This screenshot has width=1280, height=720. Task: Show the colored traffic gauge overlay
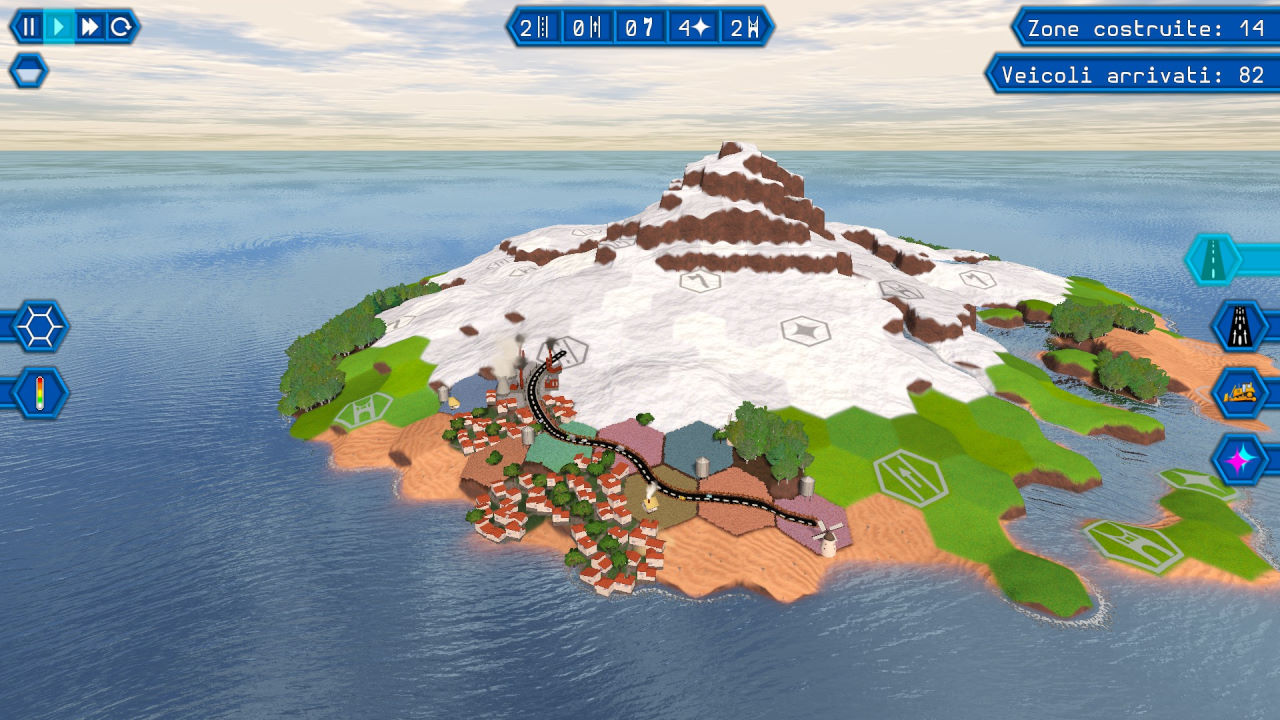tap(40, 392)
